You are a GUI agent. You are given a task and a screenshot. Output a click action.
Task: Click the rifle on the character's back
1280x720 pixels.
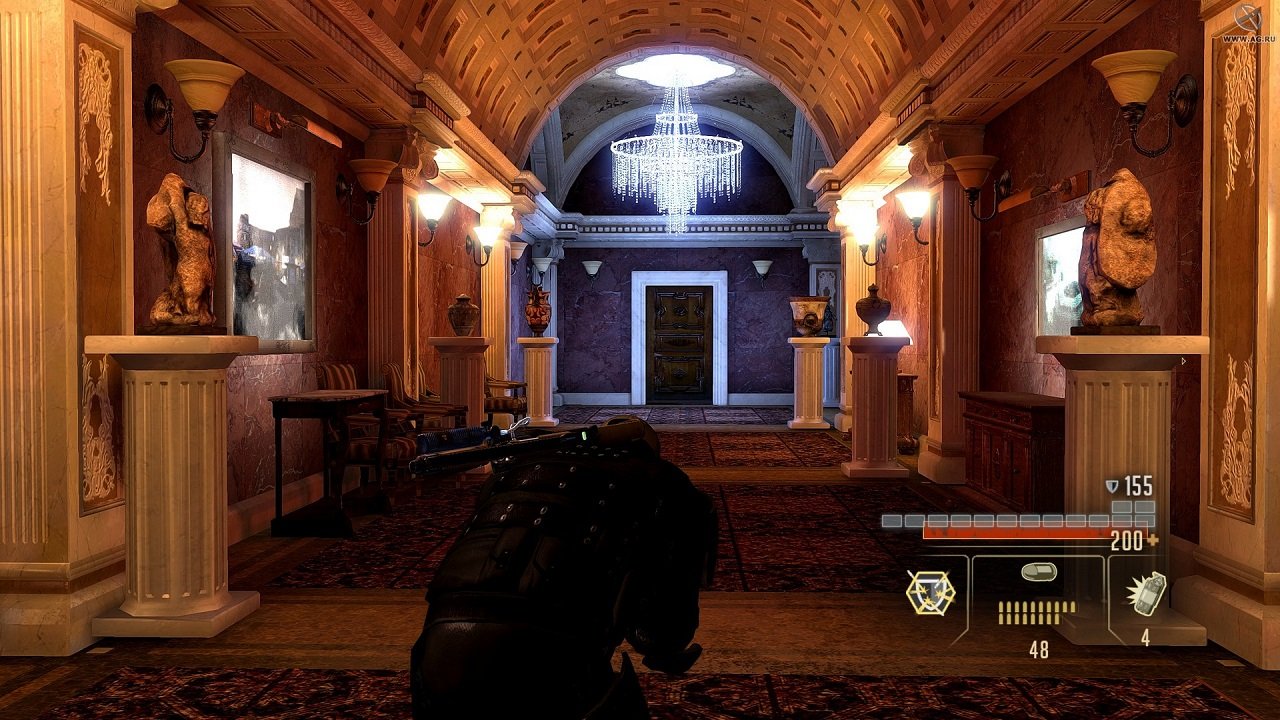click(x=500, y=435)
